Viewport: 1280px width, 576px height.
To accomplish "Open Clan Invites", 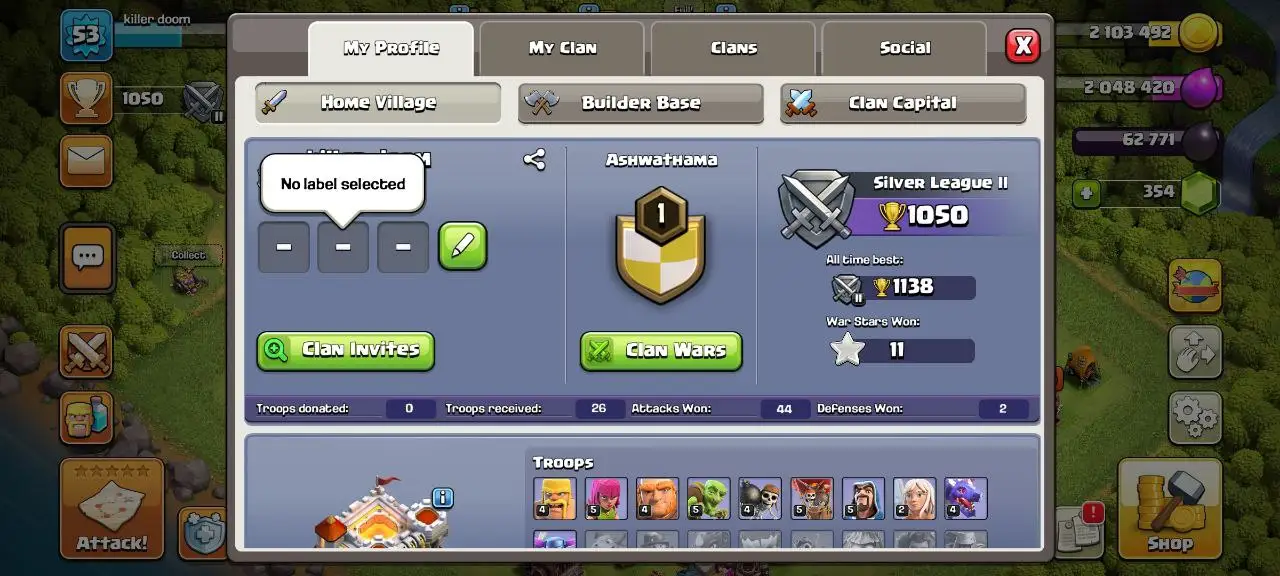I will pyautogui.click(x=345, y=350).
